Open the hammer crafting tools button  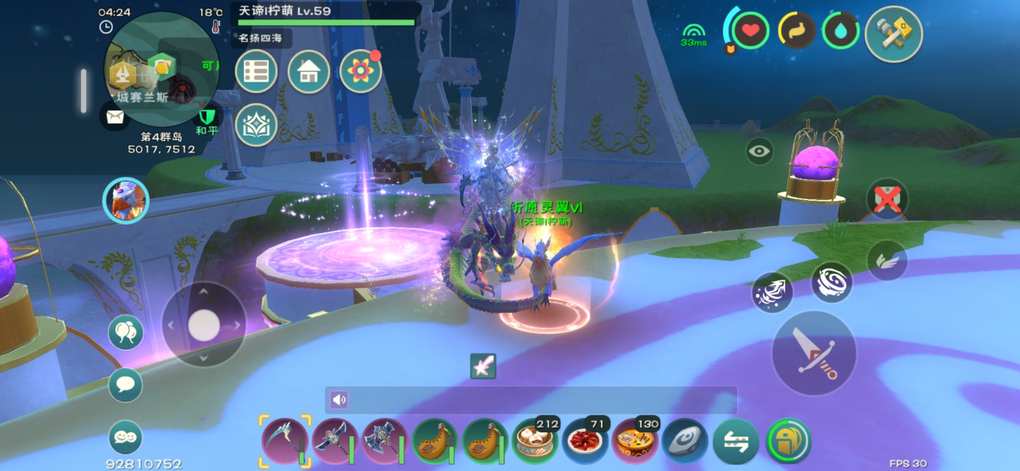tap(893, 33)
